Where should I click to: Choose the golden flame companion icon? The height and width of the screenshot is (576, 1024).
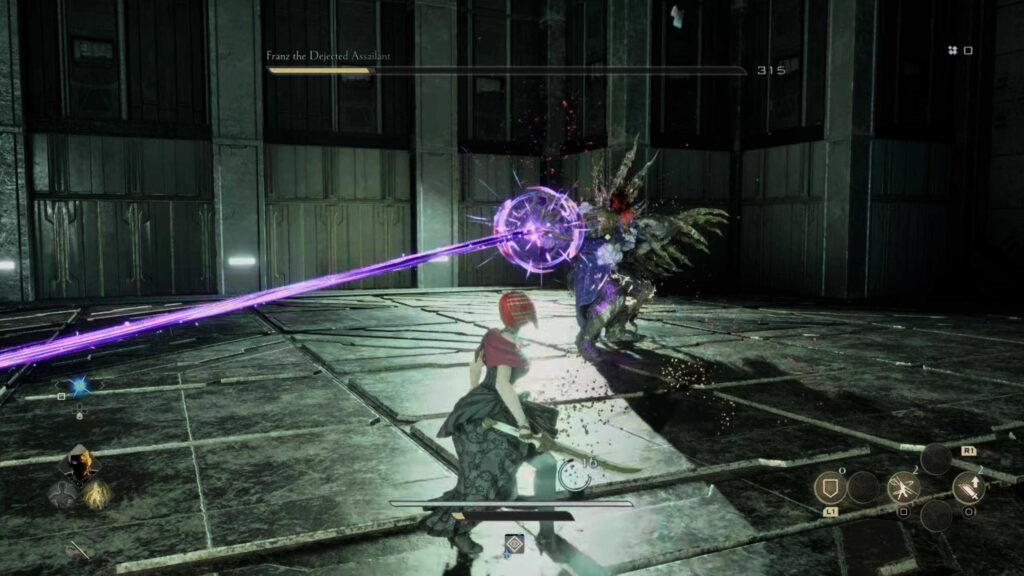96,494
